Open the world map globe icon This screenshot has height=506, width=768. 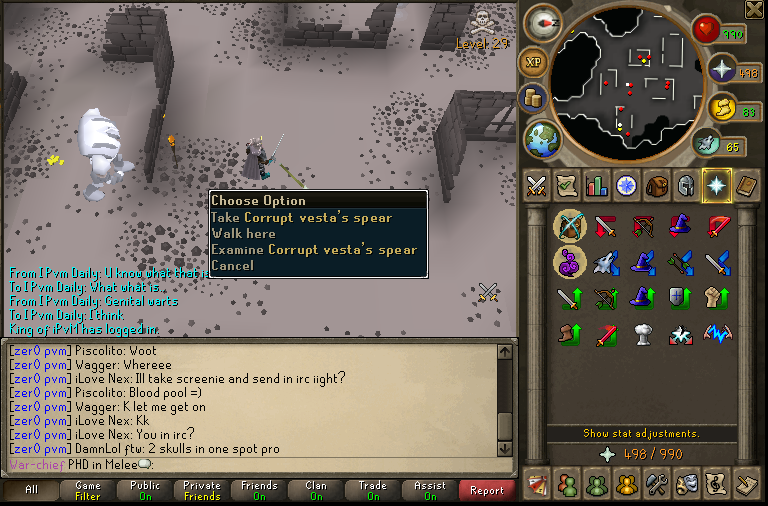[x=542, y=138]
